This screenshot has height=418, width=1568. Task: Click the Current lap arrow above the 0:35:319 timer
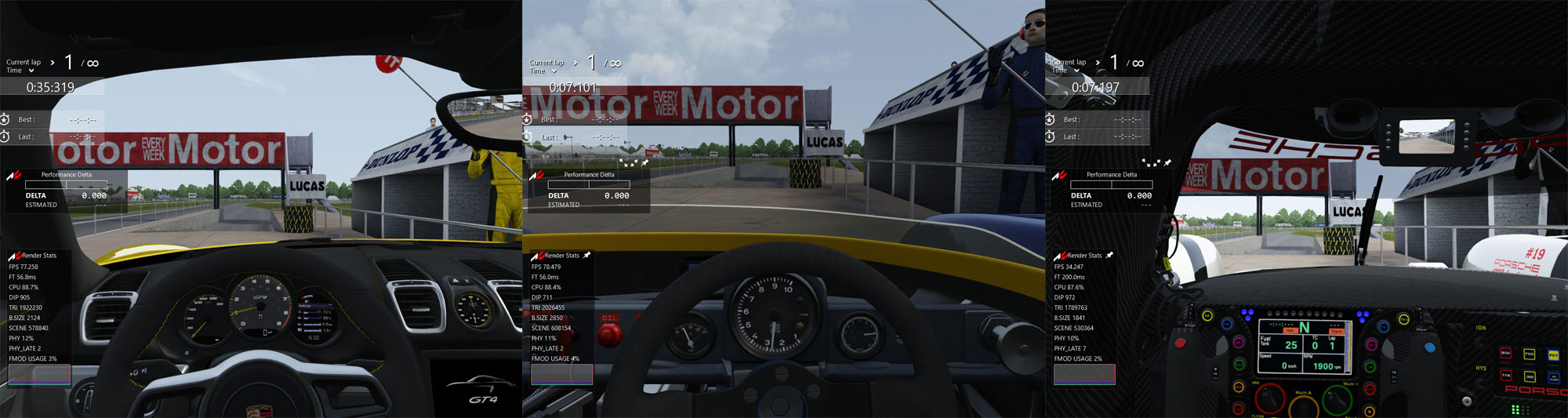tap(53, 63)
